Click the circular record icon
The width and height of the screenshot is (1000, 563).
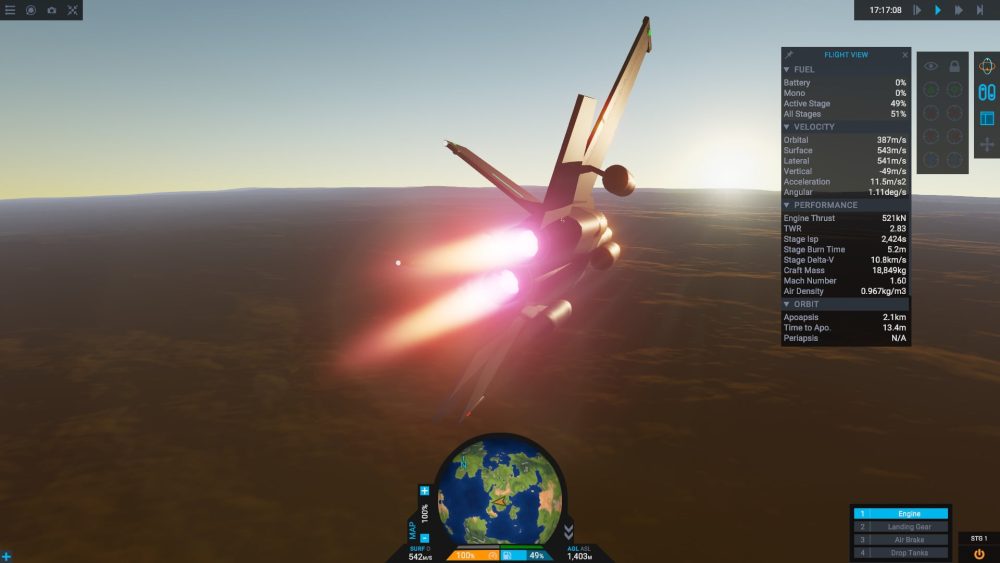point(31,10)
